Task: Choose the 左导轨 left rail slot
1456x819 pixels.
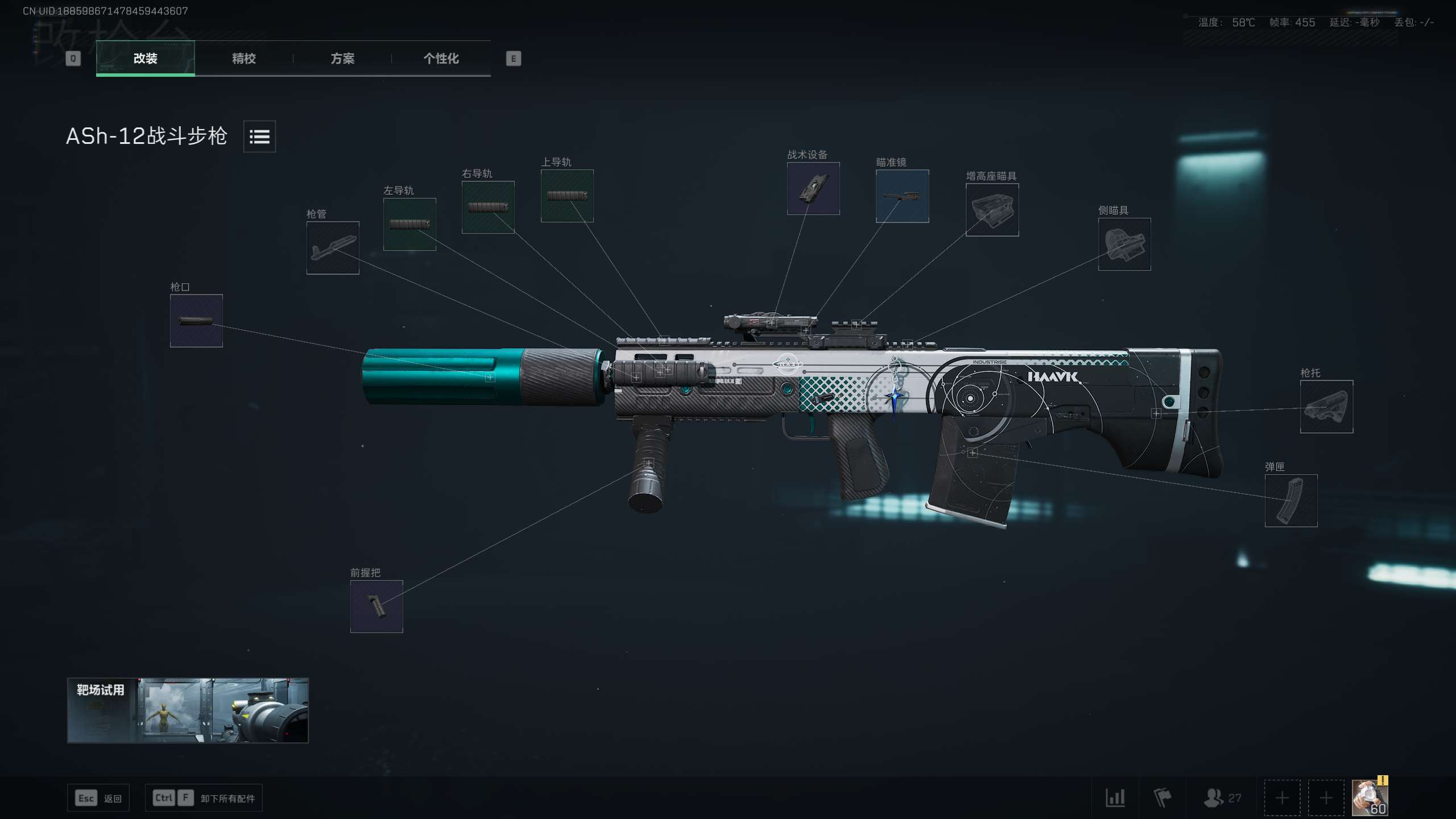Action: [x=409, y=224]
